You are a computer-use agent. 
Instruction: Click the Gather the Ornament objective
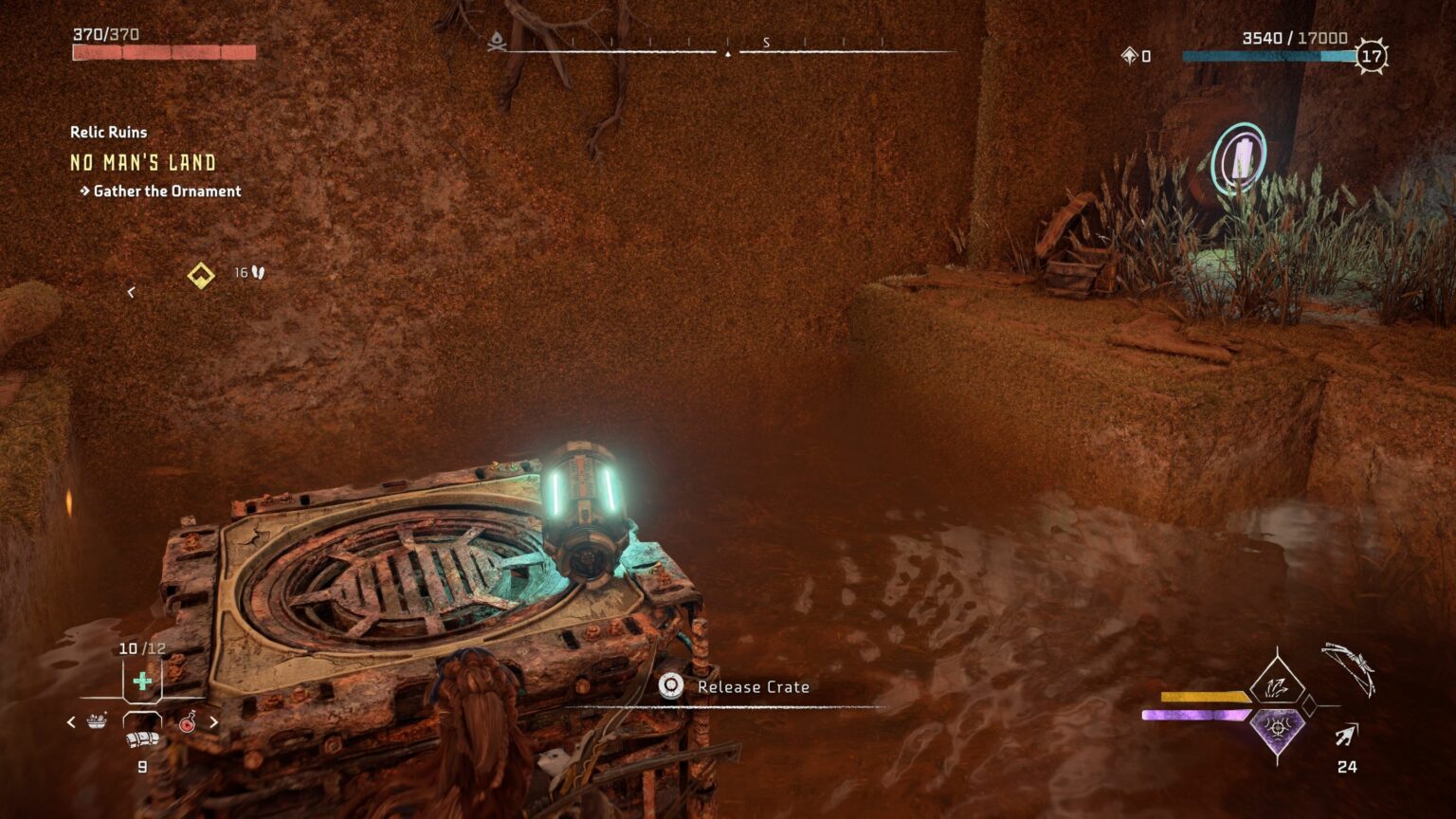(166, 191)
